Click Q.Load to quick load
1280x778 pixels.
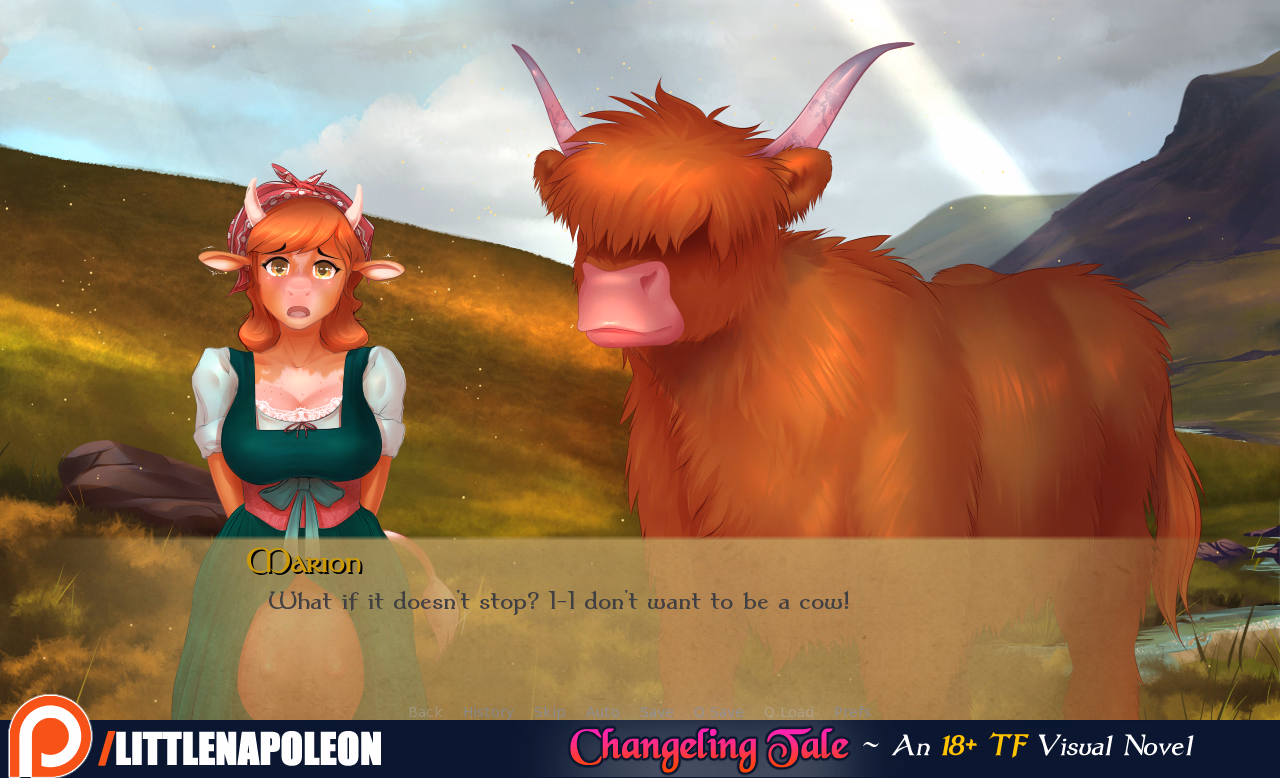click(788, 712)
